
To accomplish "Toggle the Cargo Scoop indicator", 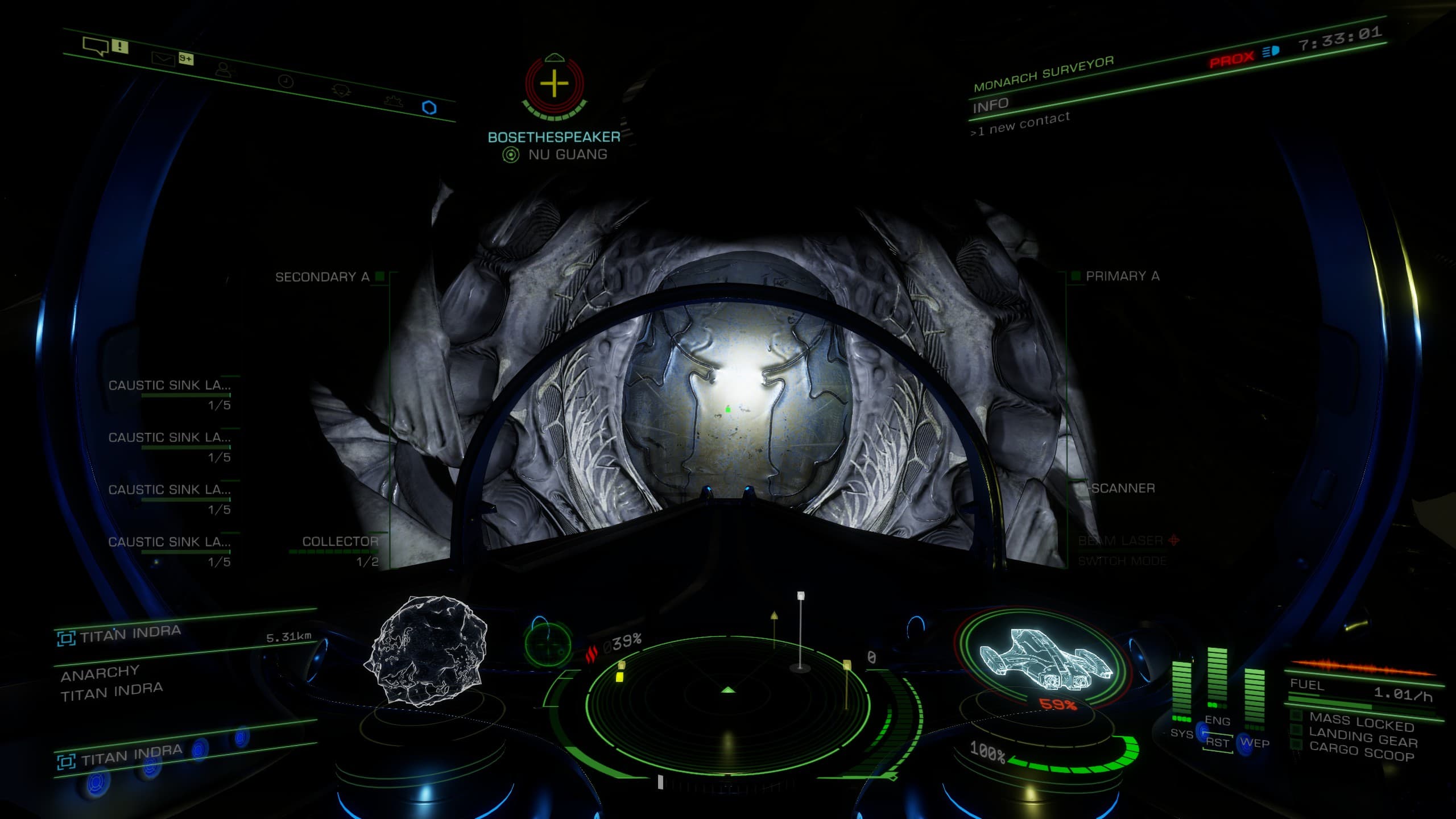I will coord(1362,753).
